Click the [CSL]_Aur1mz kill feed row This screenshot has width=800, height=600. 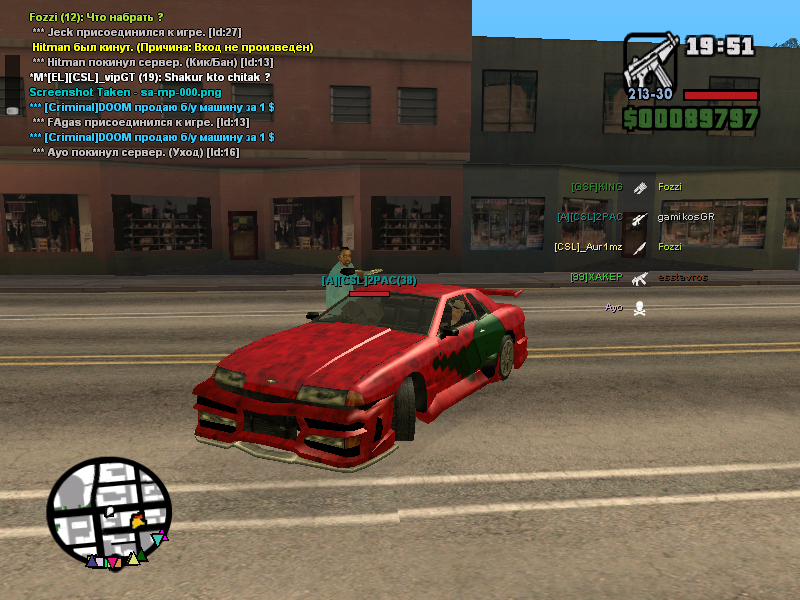(588, 247)
